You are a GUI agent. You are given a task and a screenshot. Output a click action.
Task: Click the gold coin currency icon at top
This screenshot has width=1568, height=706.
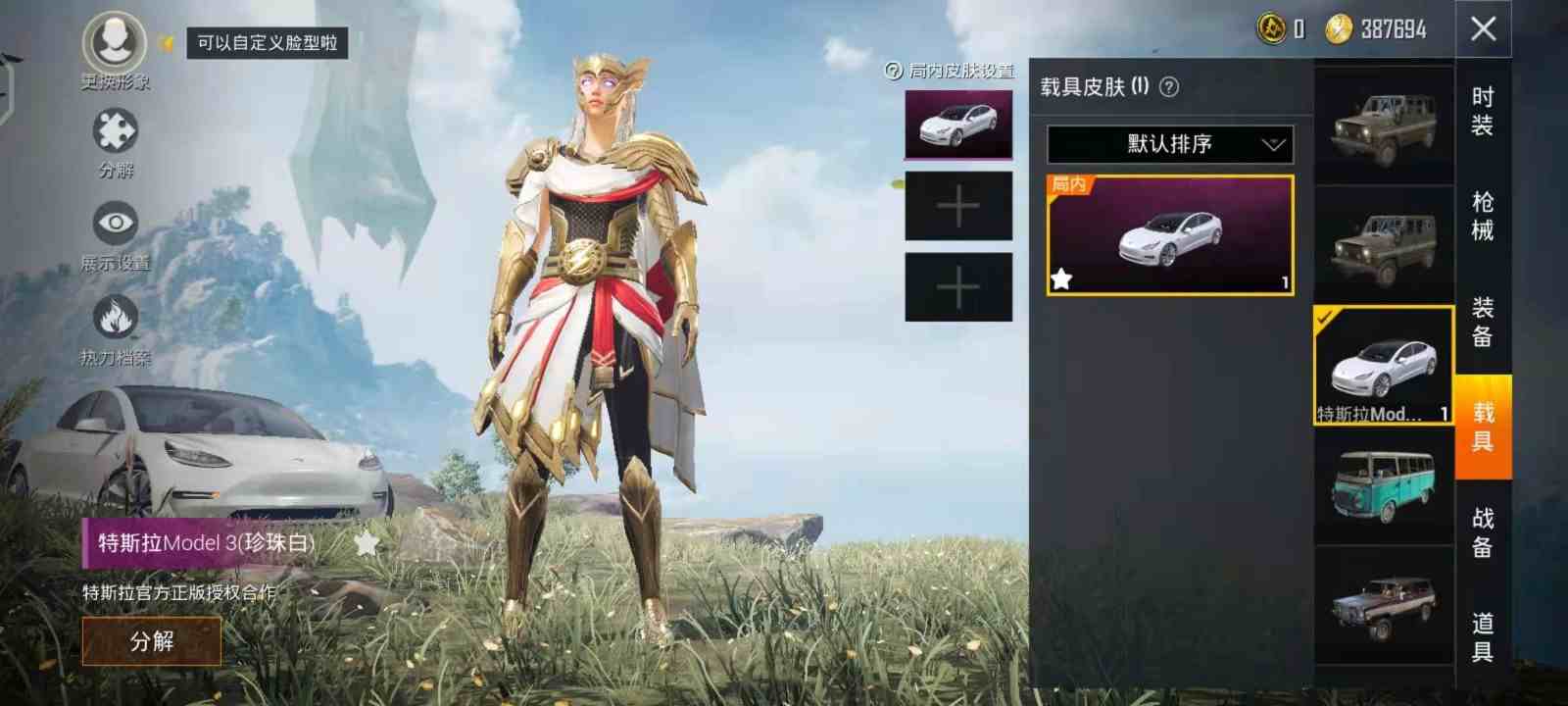1269,27
